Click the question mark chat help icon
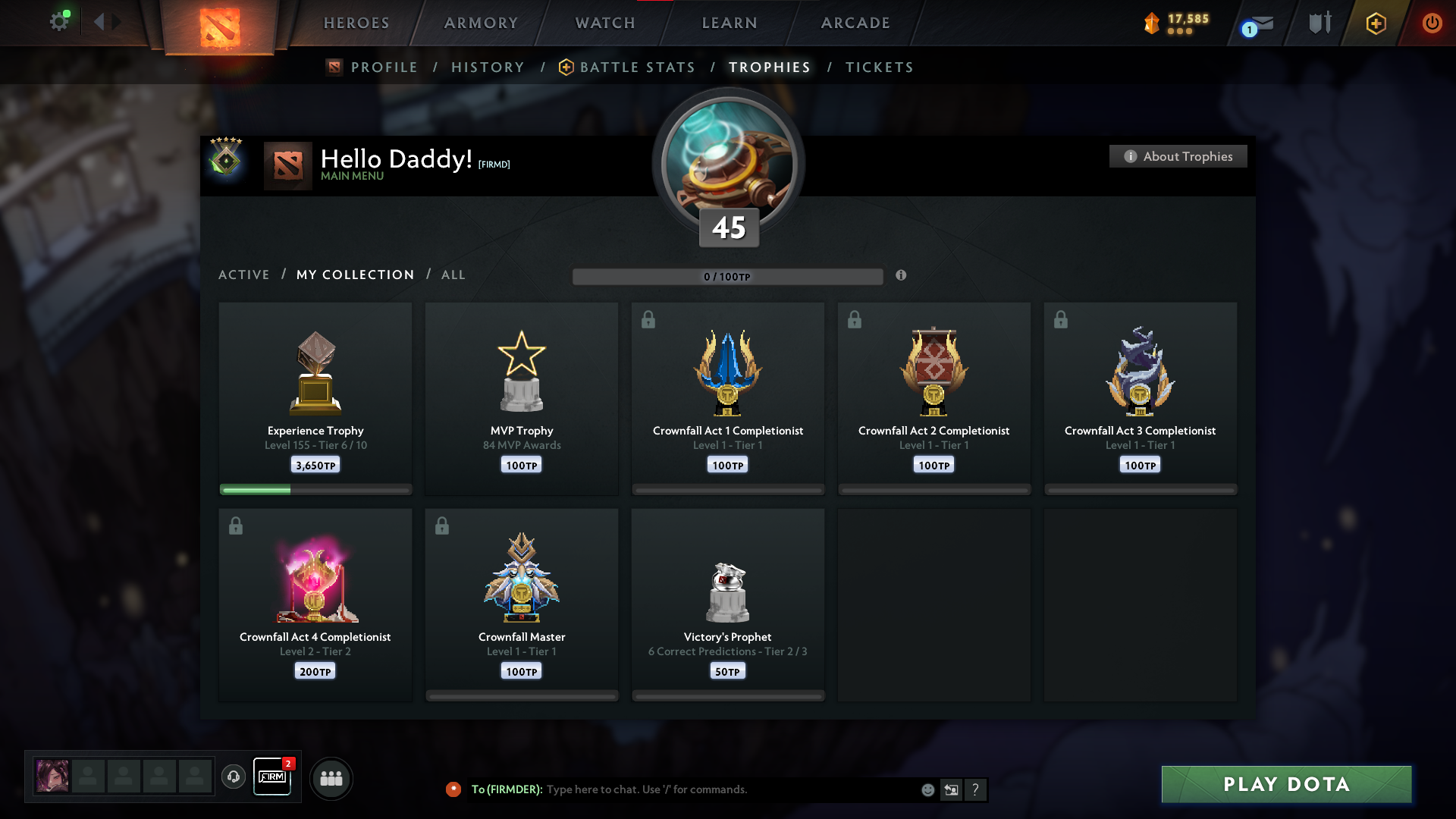 [976, 789]
